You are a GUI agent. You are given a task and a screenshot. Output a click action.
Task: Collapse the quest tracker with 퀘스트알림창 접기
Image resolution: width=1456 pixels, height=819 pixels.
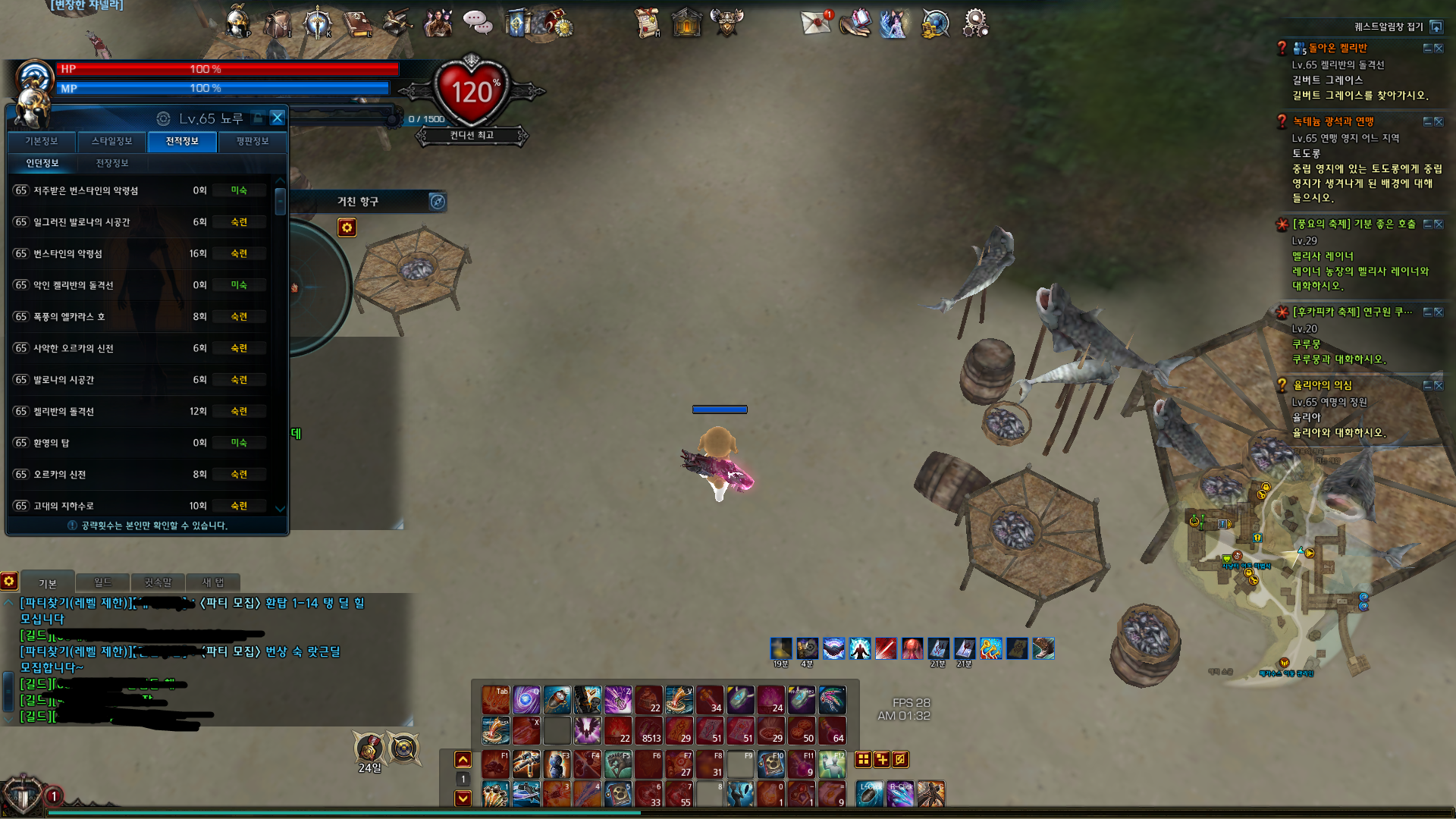(x=1436, y=27)
